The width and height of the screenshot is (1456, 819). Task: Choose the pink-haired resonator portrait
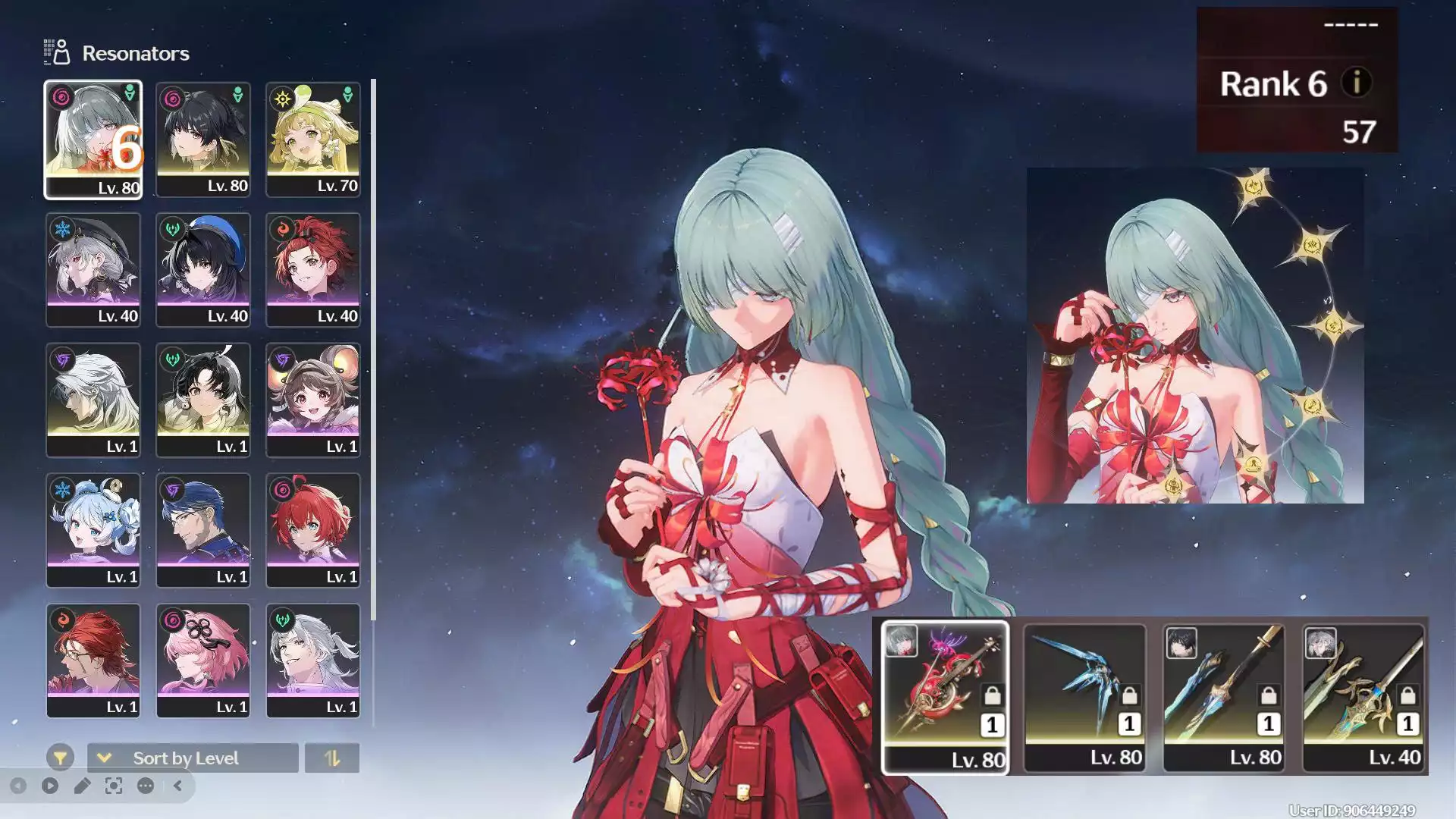click(x=202, y=661)
